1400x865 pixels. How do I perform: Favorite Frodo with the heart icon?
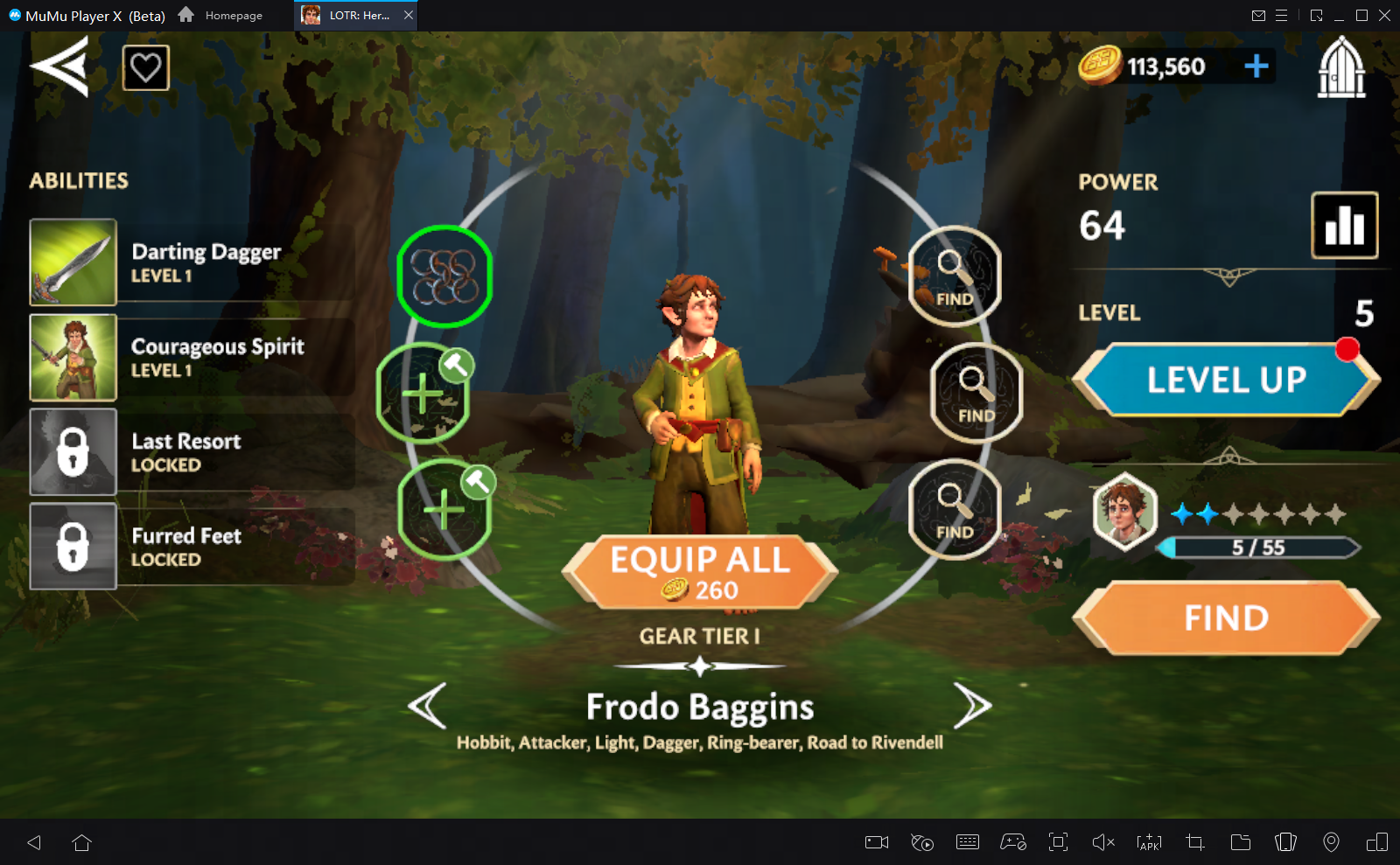(x=145, y=67)
